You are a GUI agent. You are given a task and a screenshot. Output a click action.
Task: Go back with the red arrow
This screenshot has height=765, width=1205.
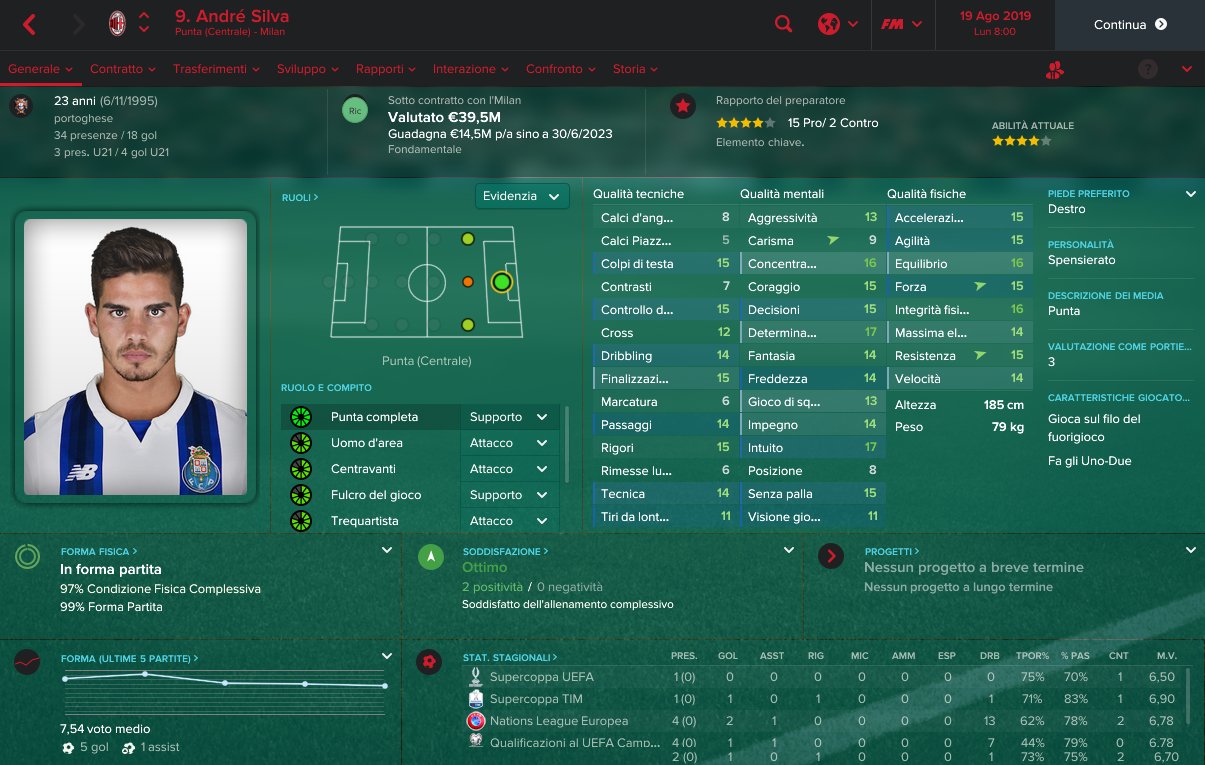pos(29,25)
